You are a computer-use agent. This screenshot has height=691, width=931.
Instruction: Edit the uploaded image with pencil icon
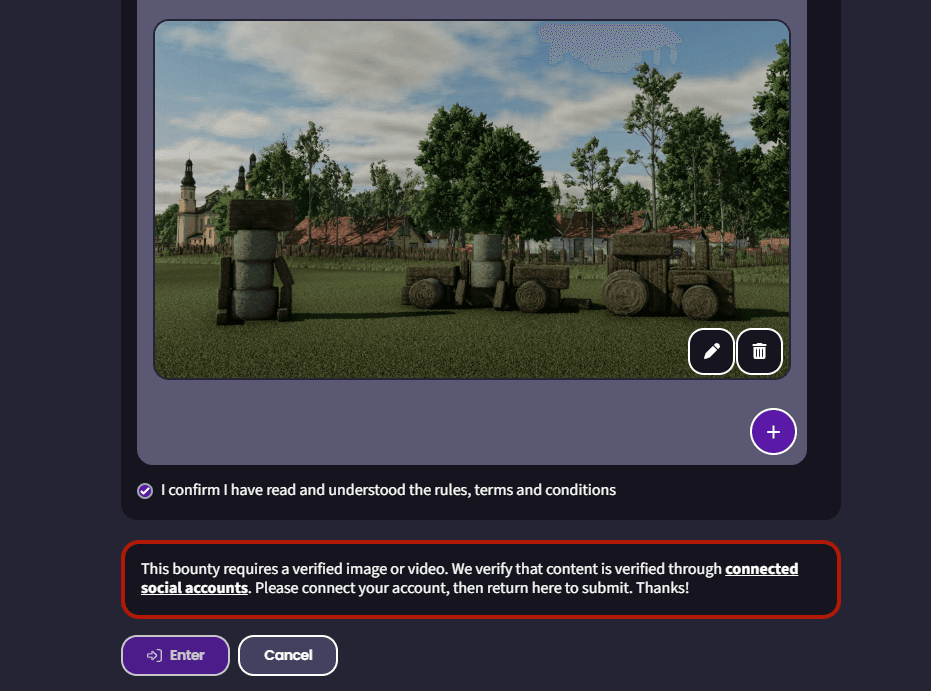(712, 351)
